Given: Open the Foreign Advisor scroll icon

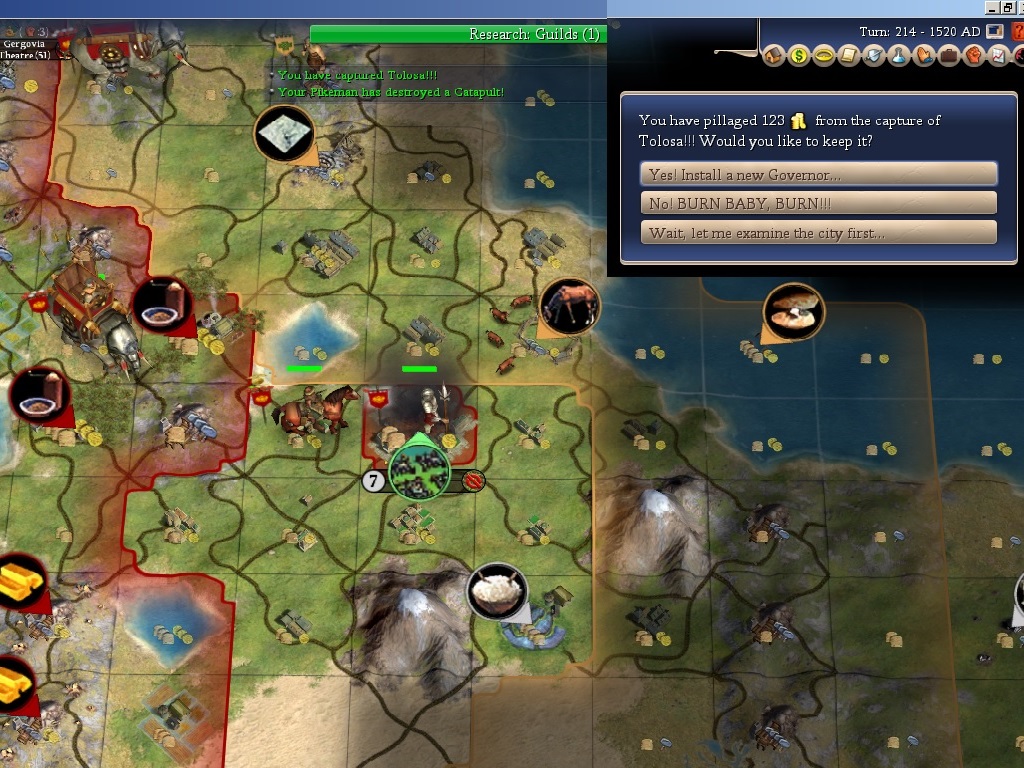Looking at the screenshot, I should pyautogui.click(x=849, y=56).
